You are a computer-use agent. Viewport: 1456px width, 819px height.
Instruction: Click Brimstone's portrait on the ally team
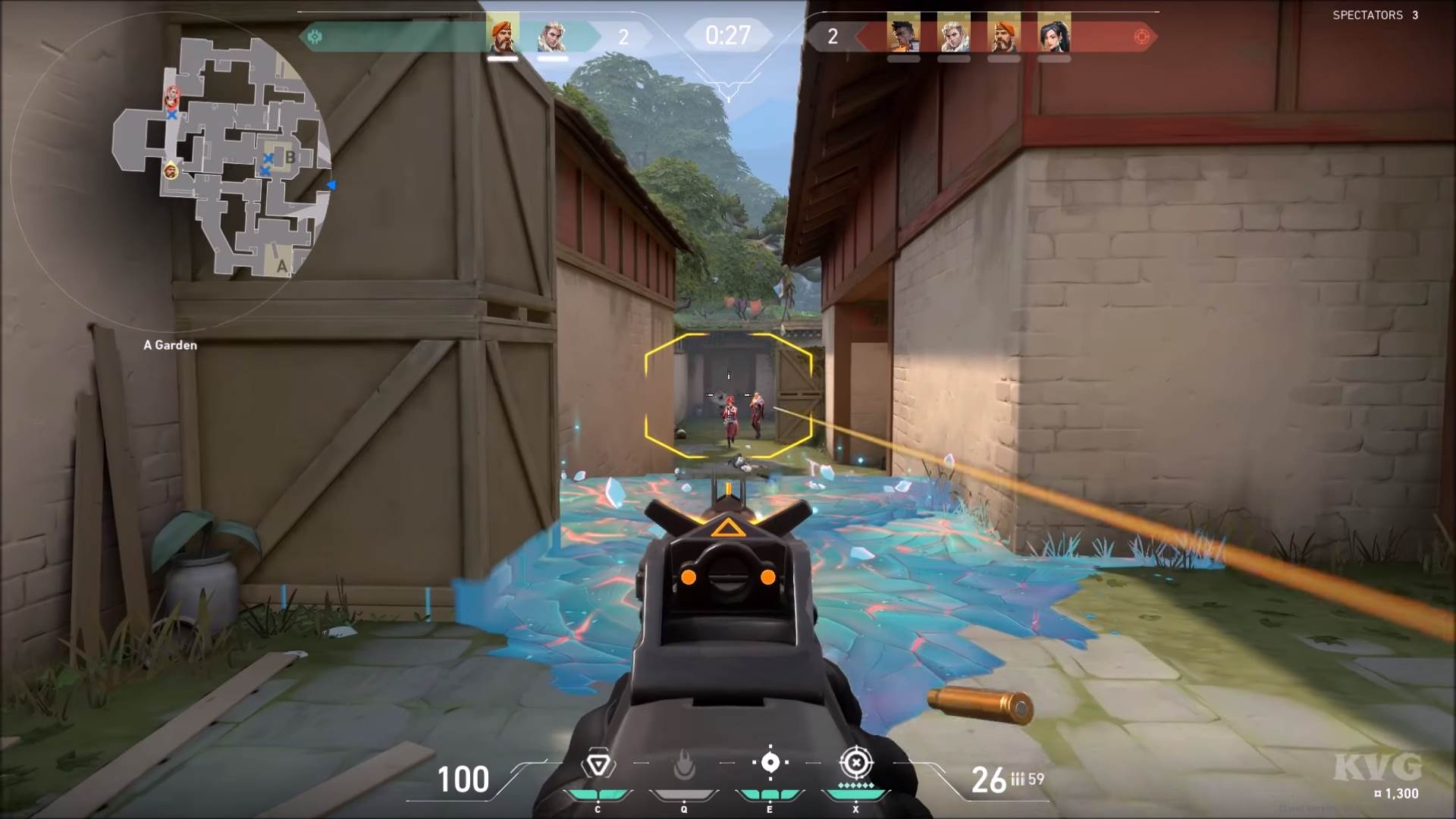[x=504, y=34]
